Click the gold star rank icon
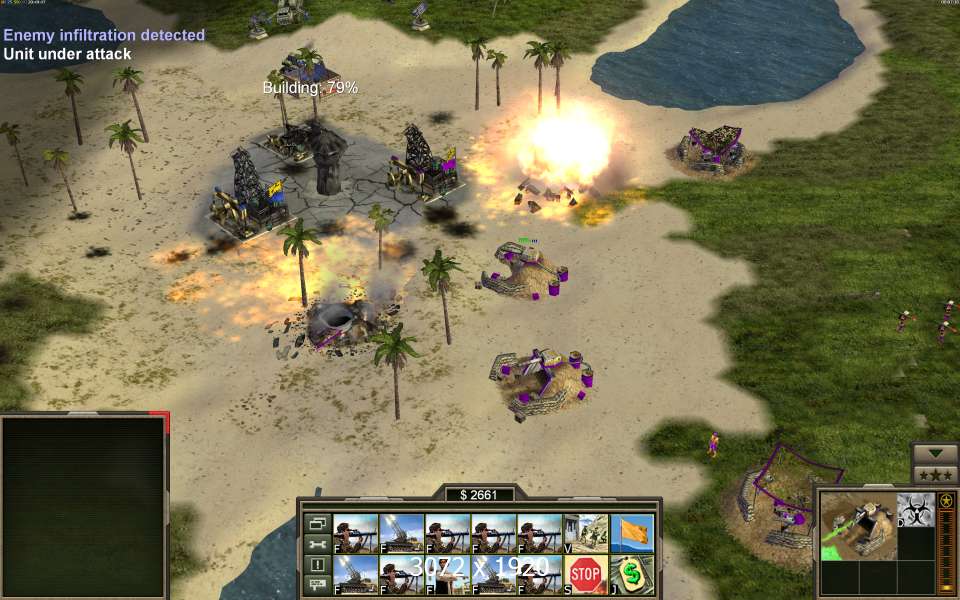The width and height of the screenshot is (960, 600). 945,500
